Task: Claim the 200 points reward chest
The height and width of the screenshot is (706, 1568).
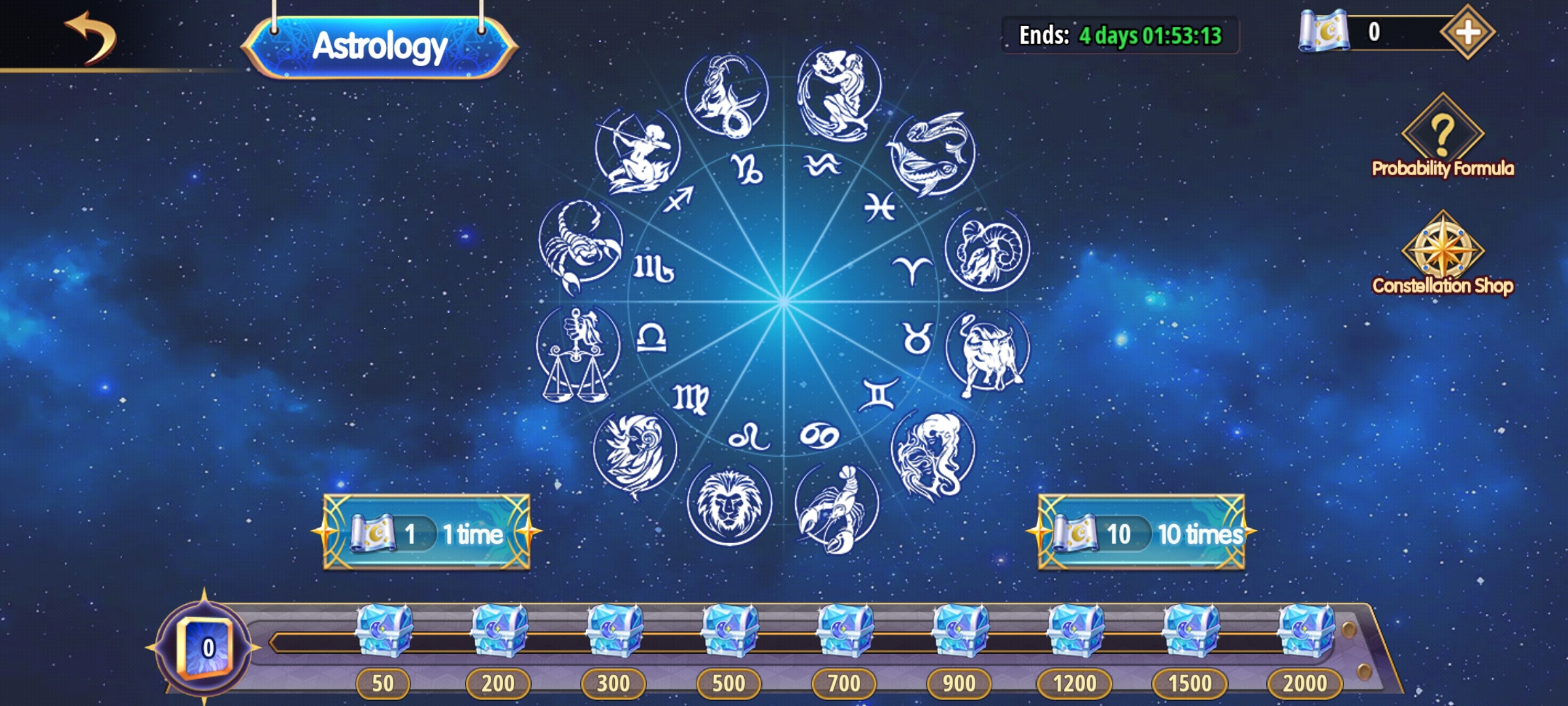Action: point(498,631)
